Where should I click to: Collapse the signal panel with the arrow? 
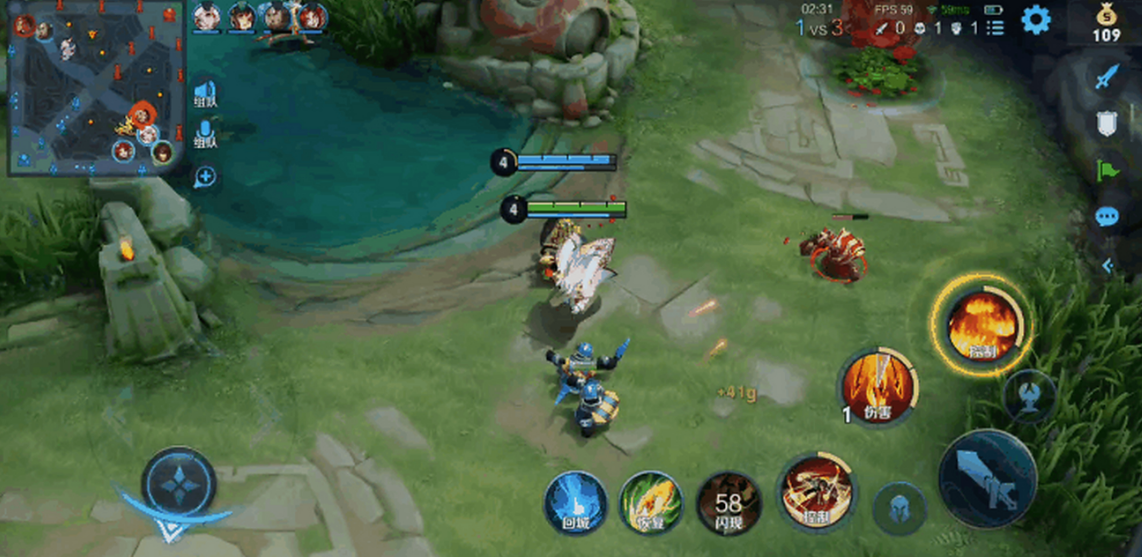point(1107,265)
